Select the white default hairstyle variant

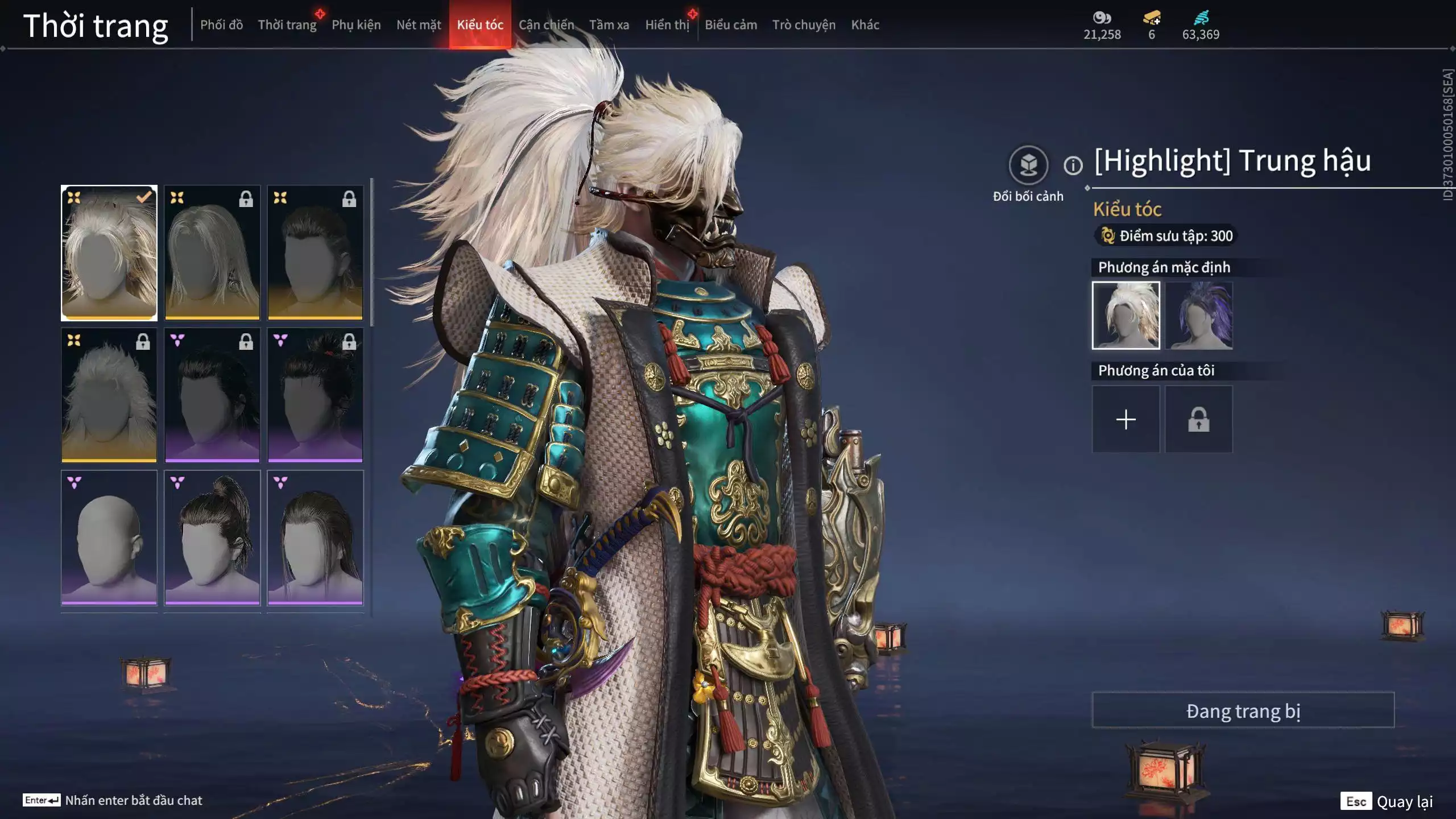click(x=1127, y=315)
